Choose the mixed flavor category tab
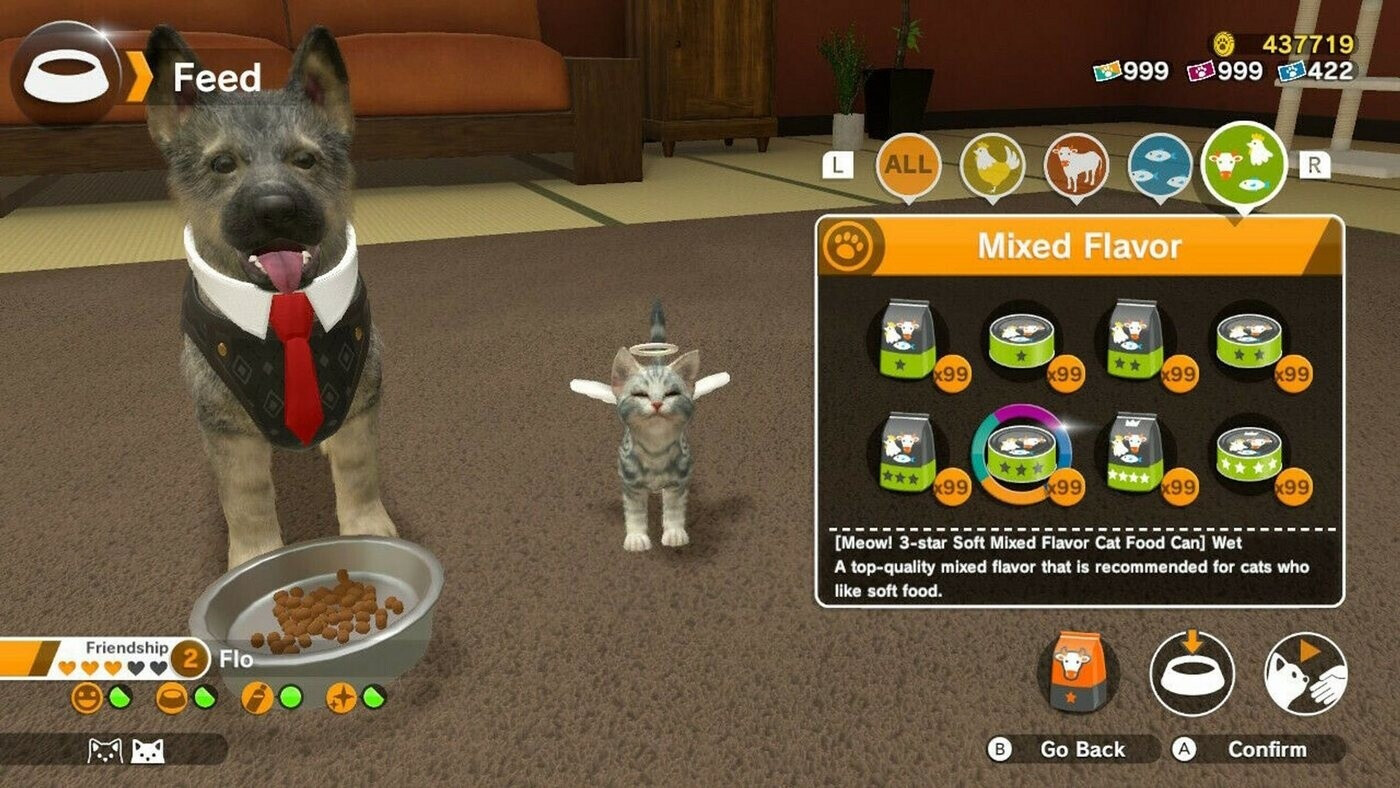The width and height of the screenshot is (1400, 788). (x=1245, y=164)
